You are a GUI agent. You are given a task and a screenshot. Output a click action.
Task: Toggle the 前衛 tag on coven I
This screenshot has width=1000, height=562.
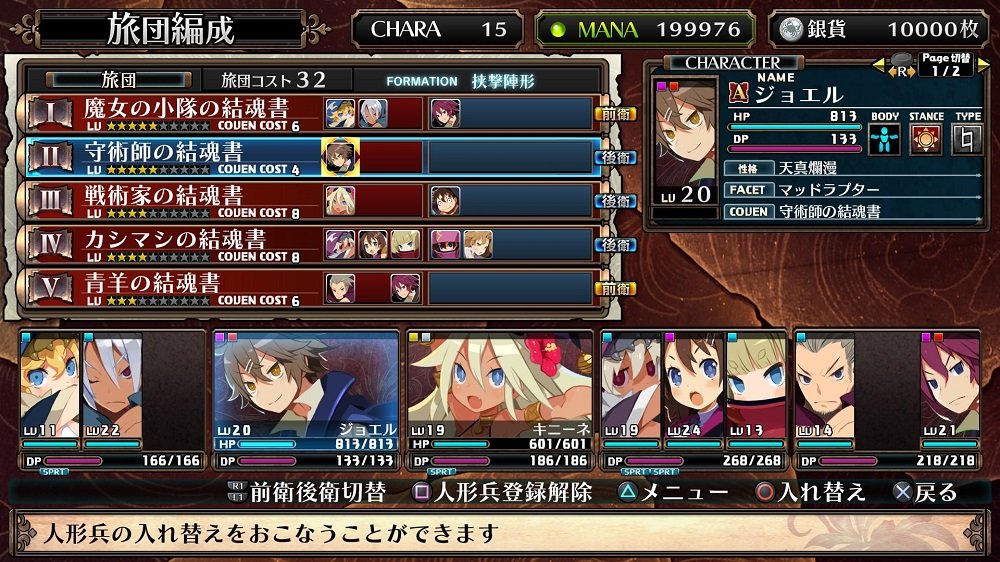coord(616,114)
